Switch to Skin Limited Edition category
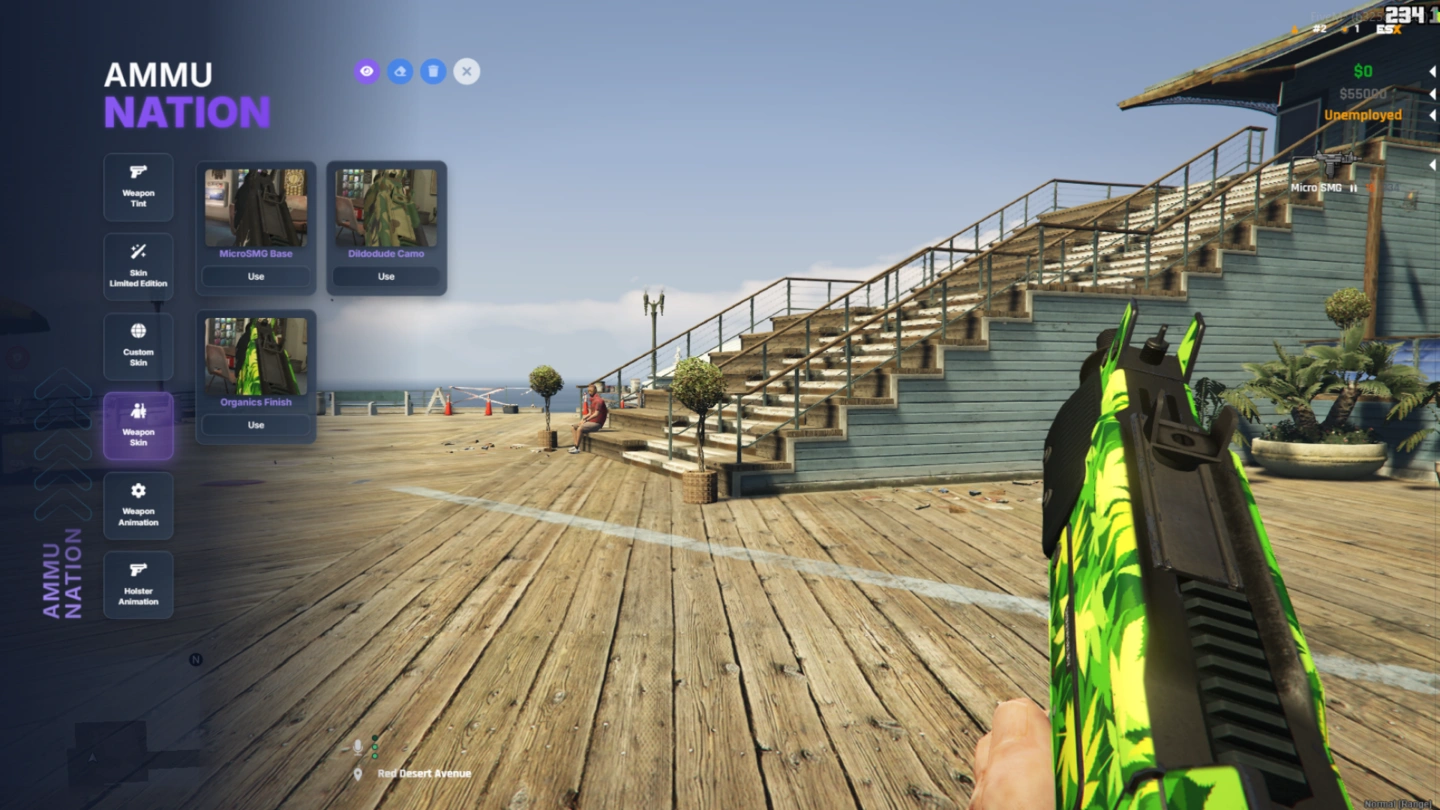 pyautogui.click(x=138, y=267)
